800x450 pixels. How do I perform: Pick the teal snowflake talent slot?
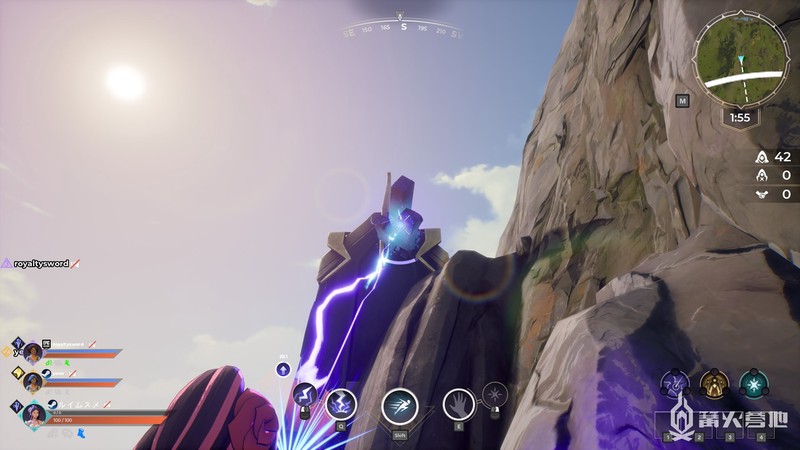coord(753,384)
